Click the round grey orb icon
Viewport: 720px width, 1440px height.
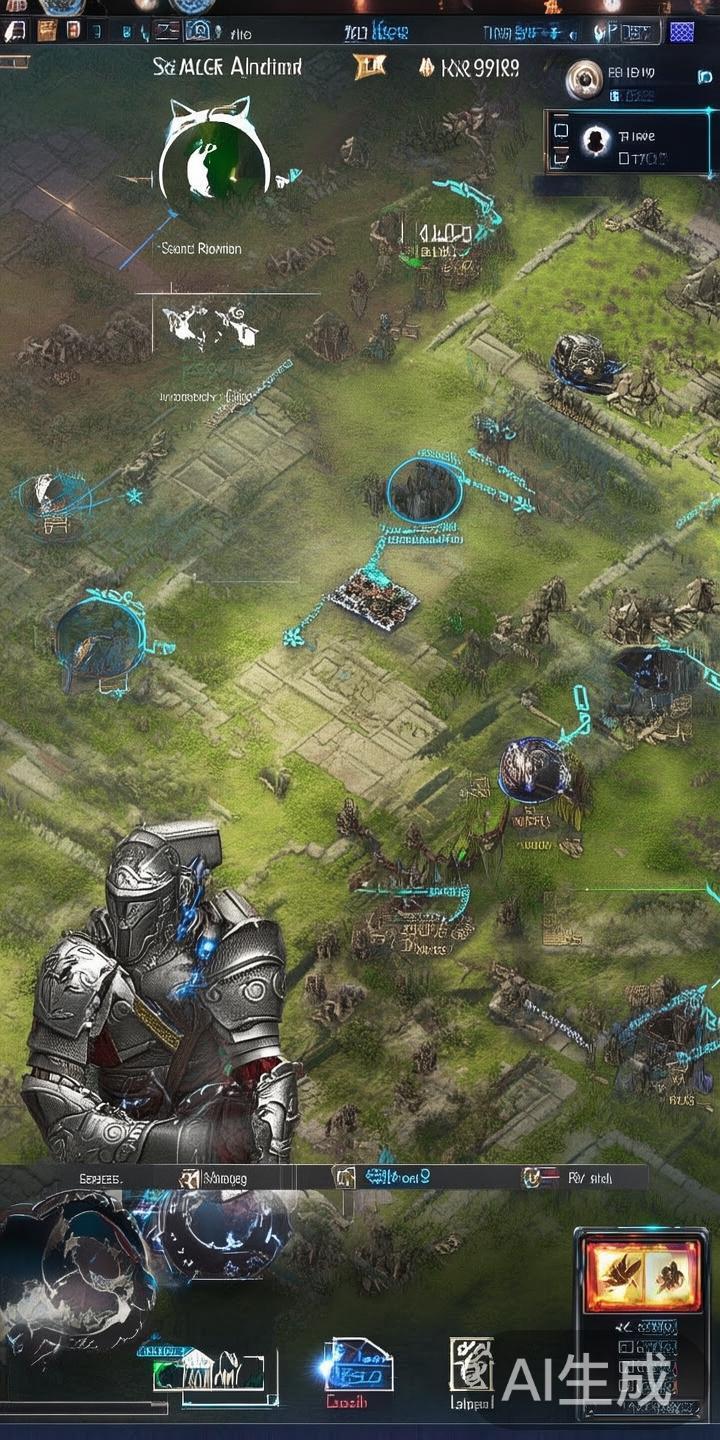pyautogui.click(x=584, y=79)
